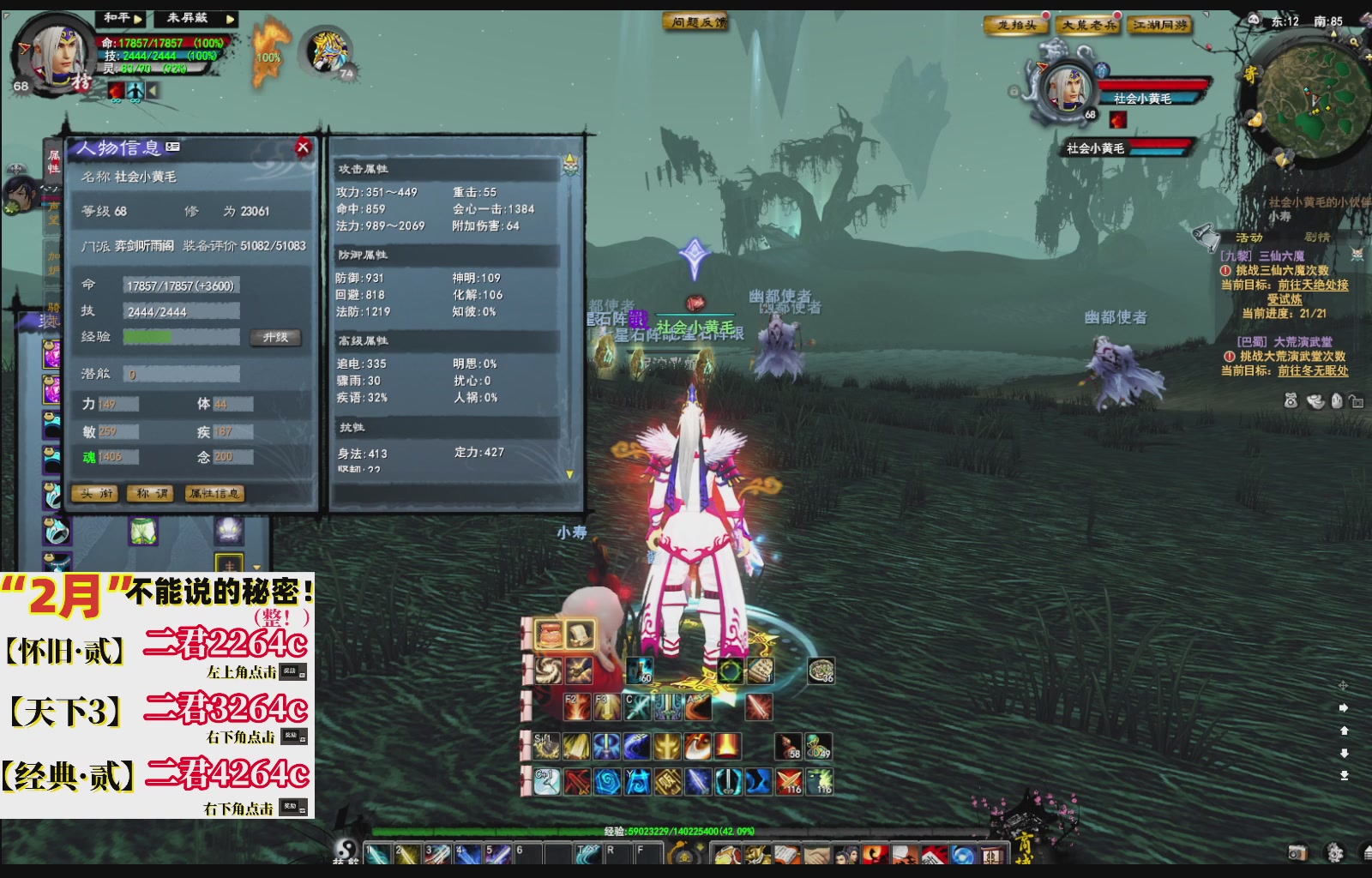Toggle the buff bar collapse arrow near portrait
The height and width of the screenshot is (878, 1372).
tap(154, 90)
